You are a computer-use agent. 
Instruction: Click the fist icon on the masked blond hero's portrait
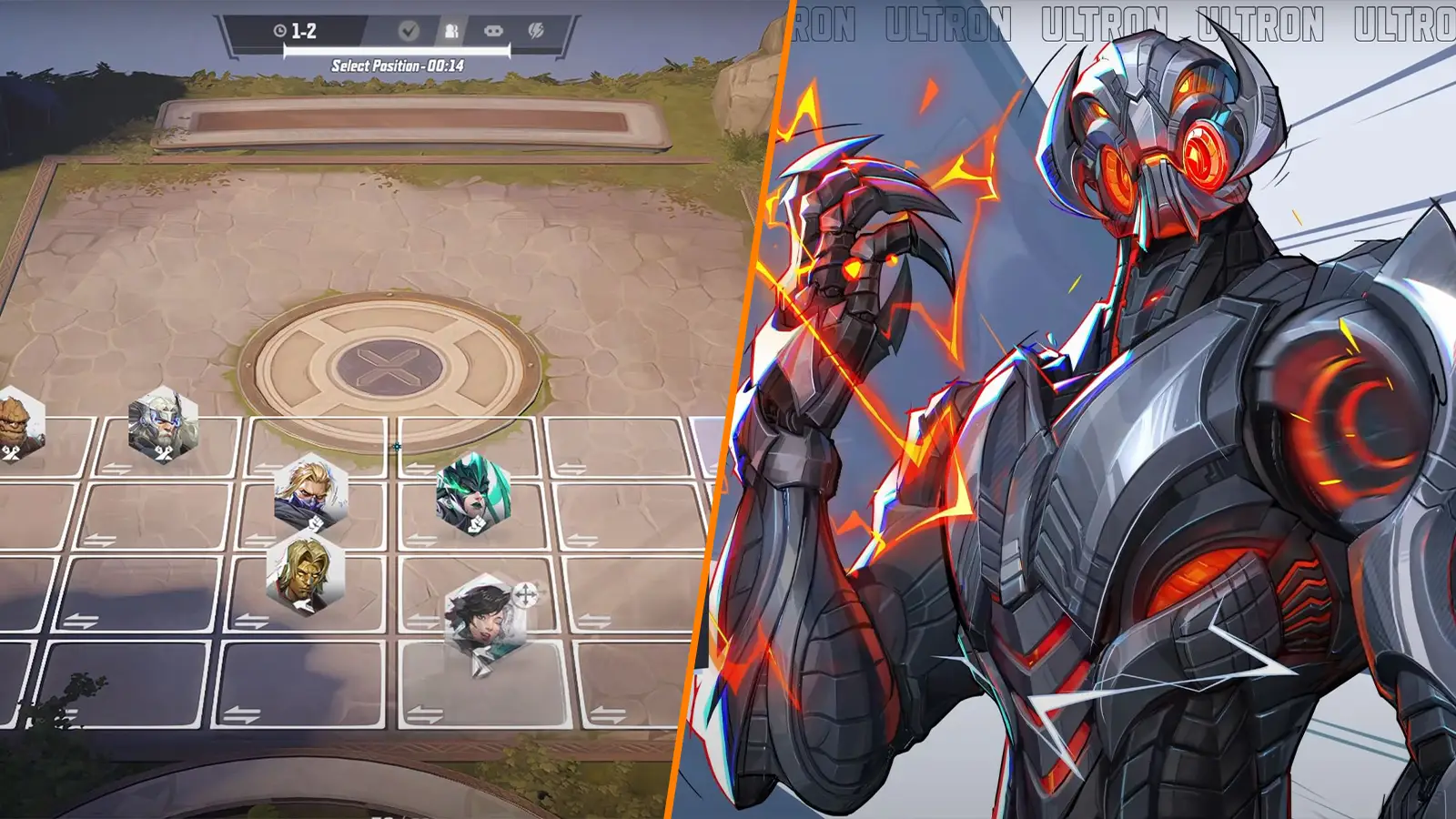click(317, 521)
